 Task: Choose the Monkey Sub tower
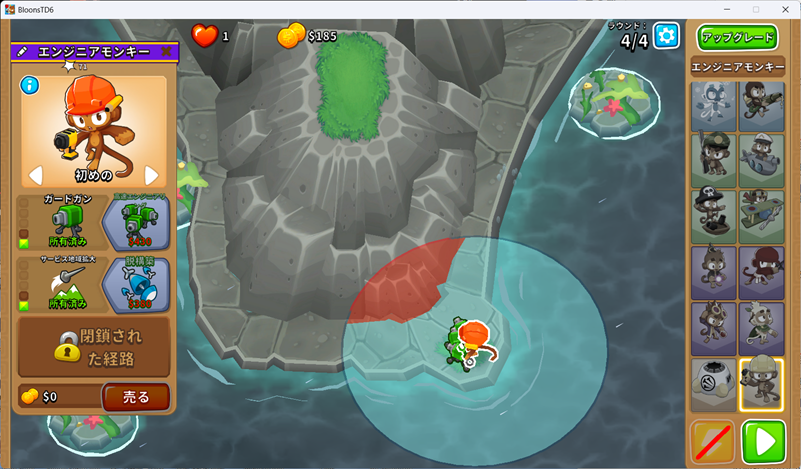tap(761, 161)
